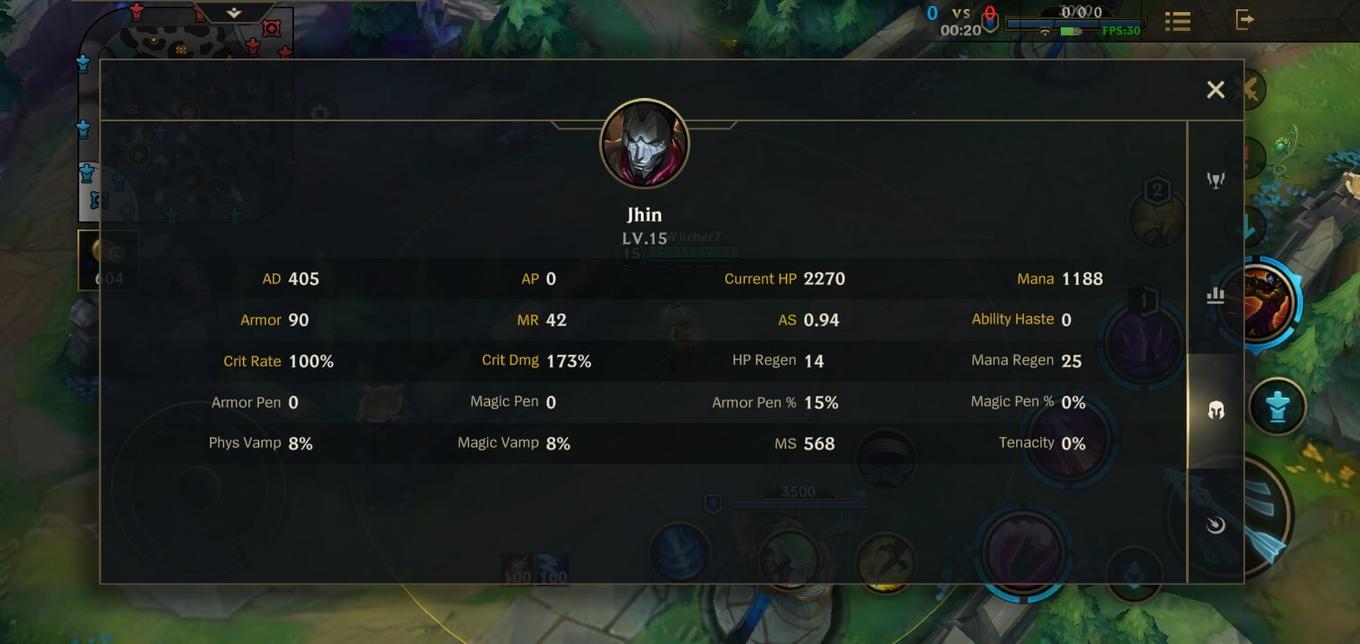Select the enemy champion portrait target
This screenshot has height=644, width=1360.
click(1262, 302)
